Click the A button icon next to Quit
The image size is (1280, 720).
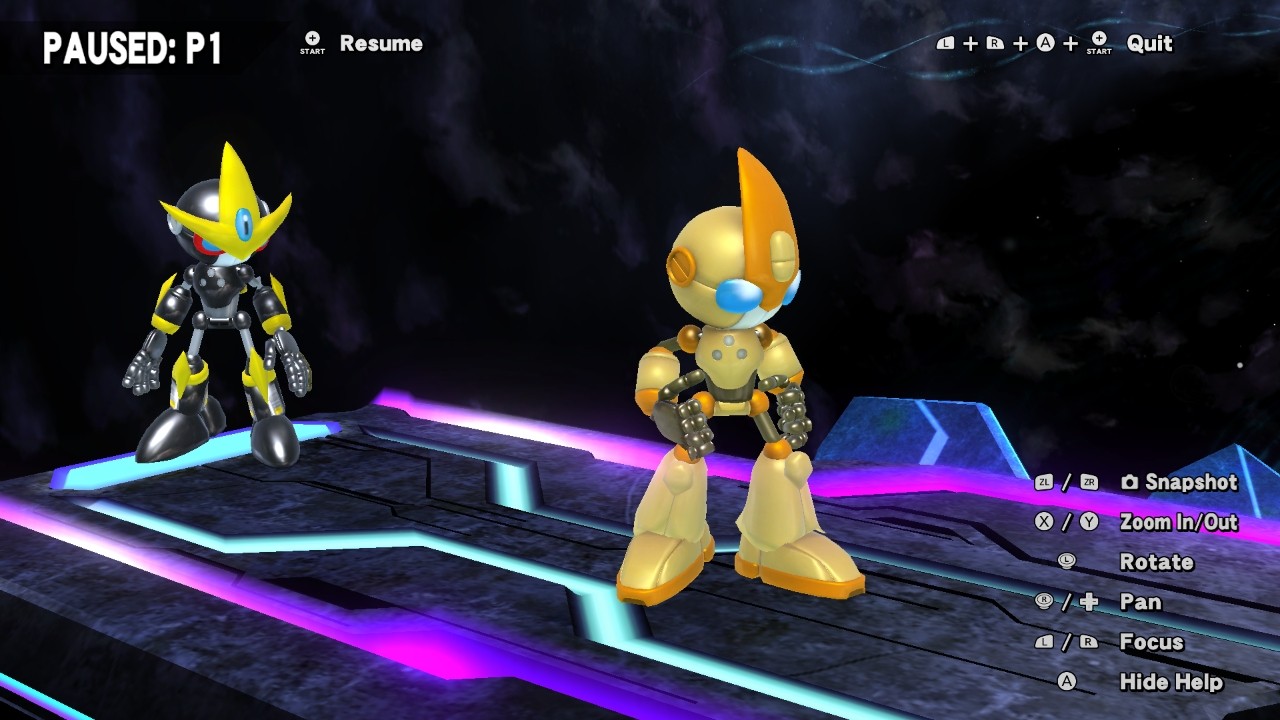point(1044,43)
